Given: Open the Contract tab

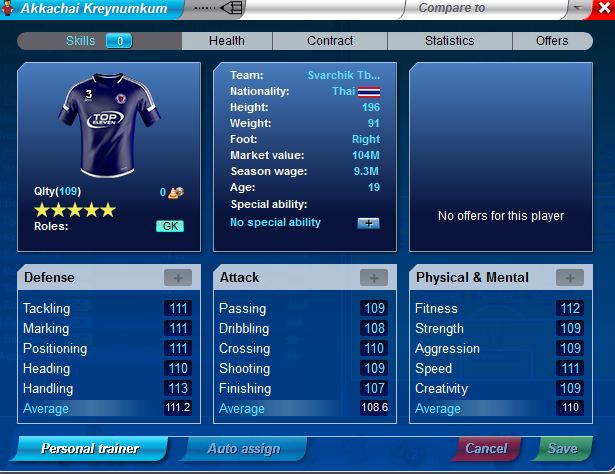Looking at the screenshot, I should coord(330,41).
